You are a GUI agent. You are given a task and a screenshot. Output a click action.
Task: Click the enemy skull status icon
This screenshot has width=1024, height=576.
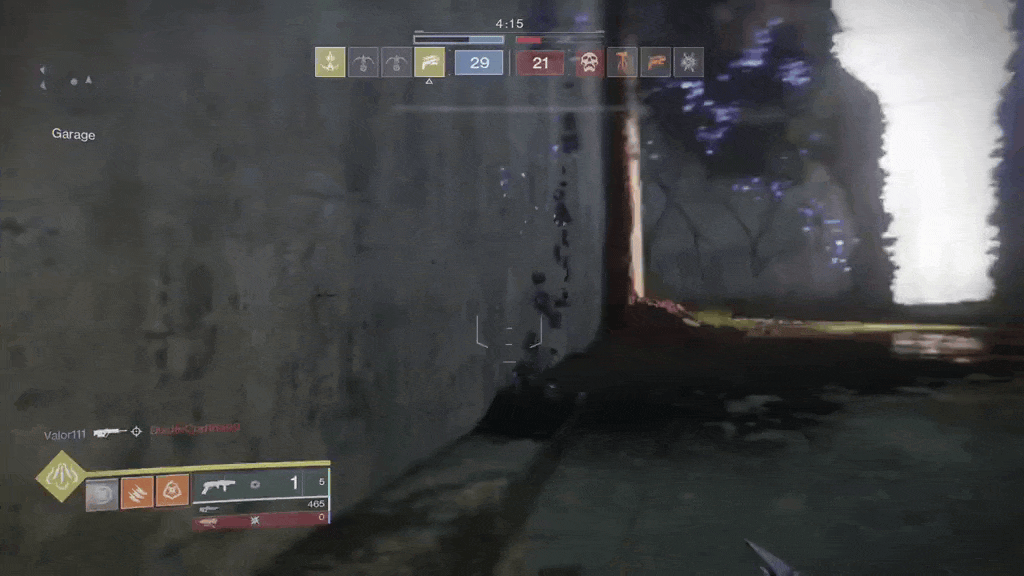[x=589, y=62]
